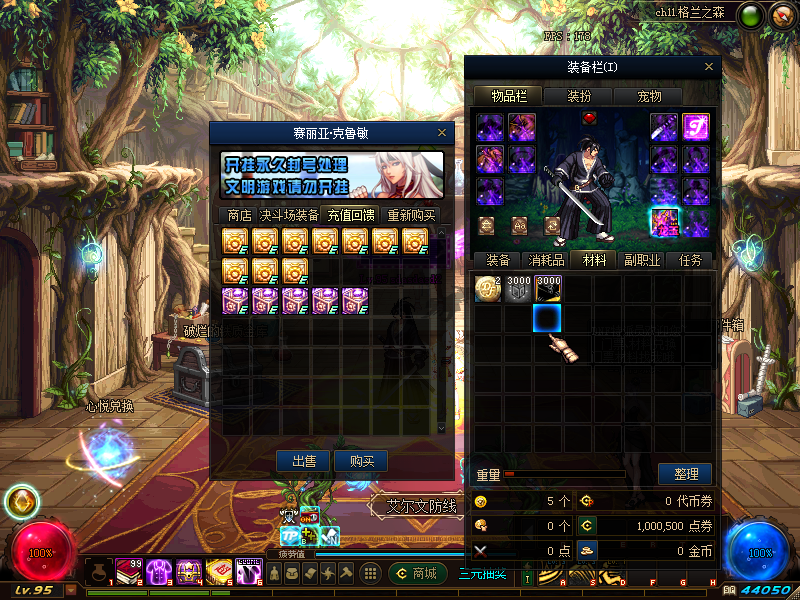This screenshot has height=600, width=800.
Task: Click the 整理 sort inventory button
Action: [685, 474]
